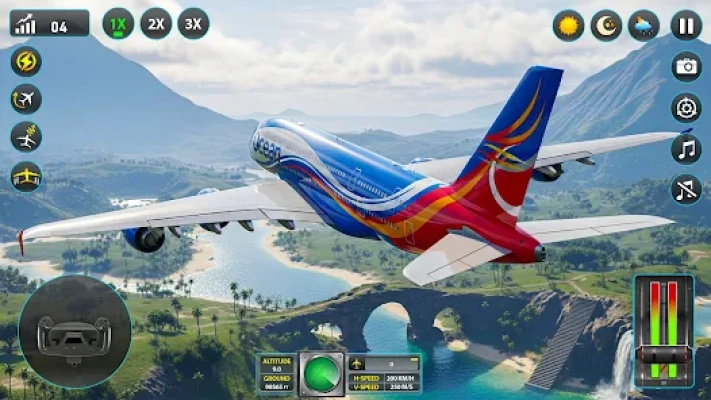The width and height of the screenshot is (711, 400).
Task: Mute sound with crossed-out note icon
Action: (x=686, y=189)
